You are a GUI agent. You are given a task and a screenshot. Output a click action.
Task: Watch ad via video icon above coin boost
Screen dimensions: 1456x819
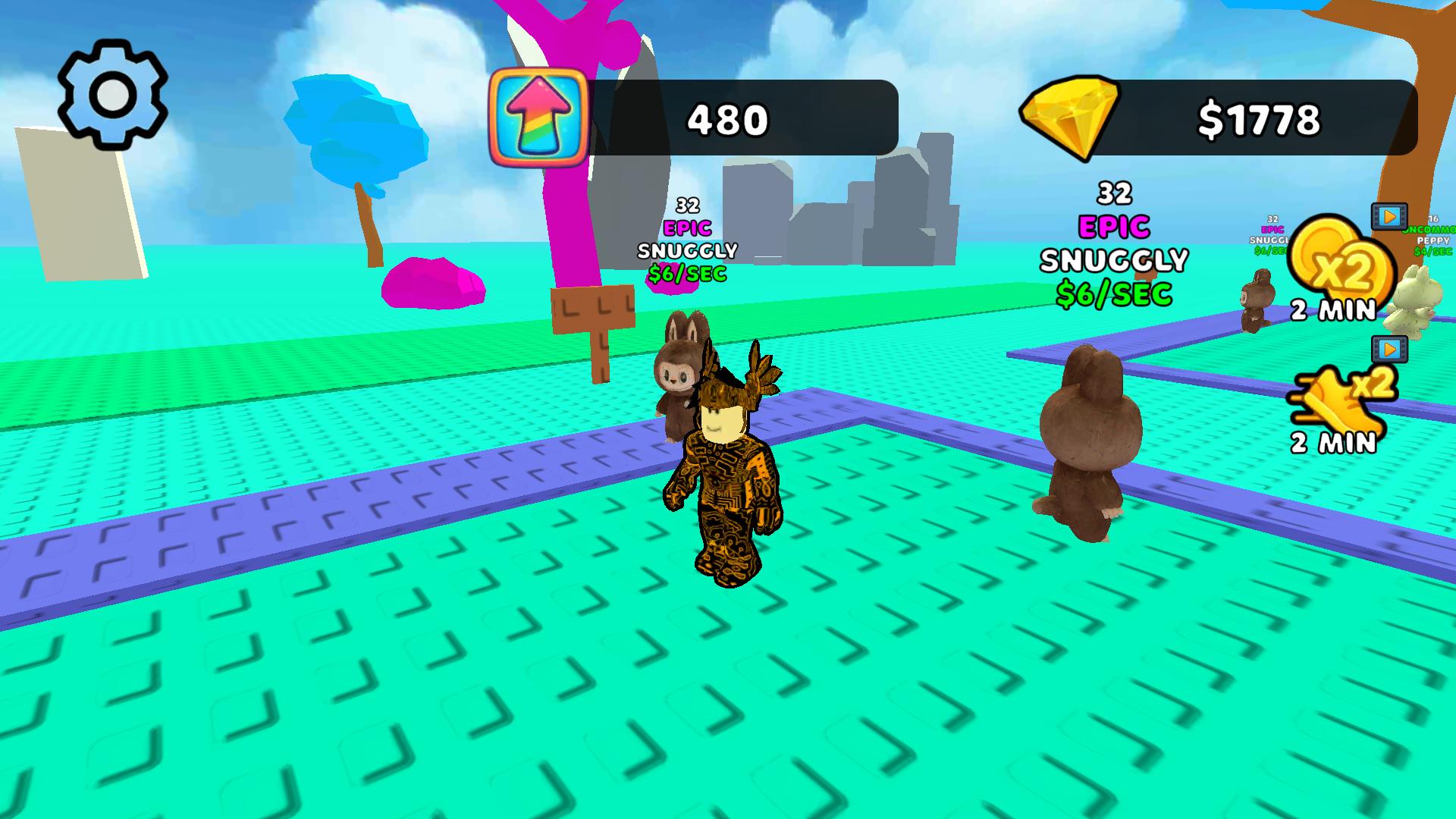pyautogui.click(x=1389, y=216)
